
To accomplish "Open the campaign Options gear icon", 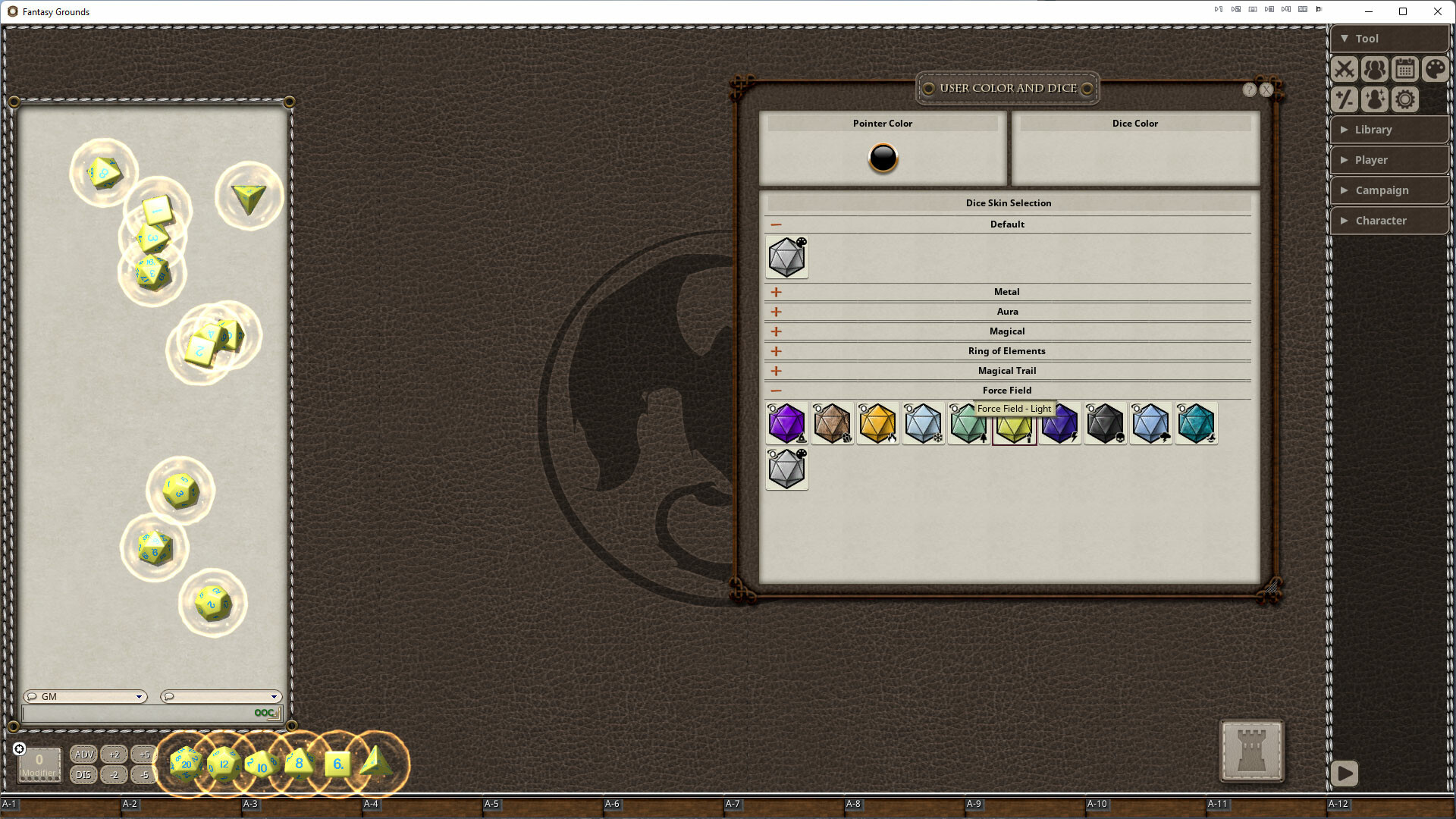I will coord(1404,99).
